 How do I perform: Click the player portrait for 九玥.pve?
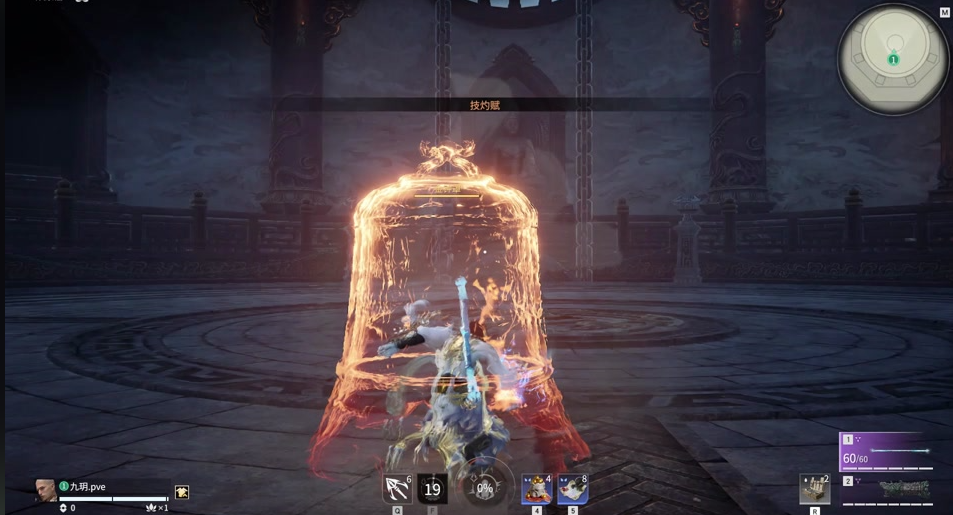46,490
